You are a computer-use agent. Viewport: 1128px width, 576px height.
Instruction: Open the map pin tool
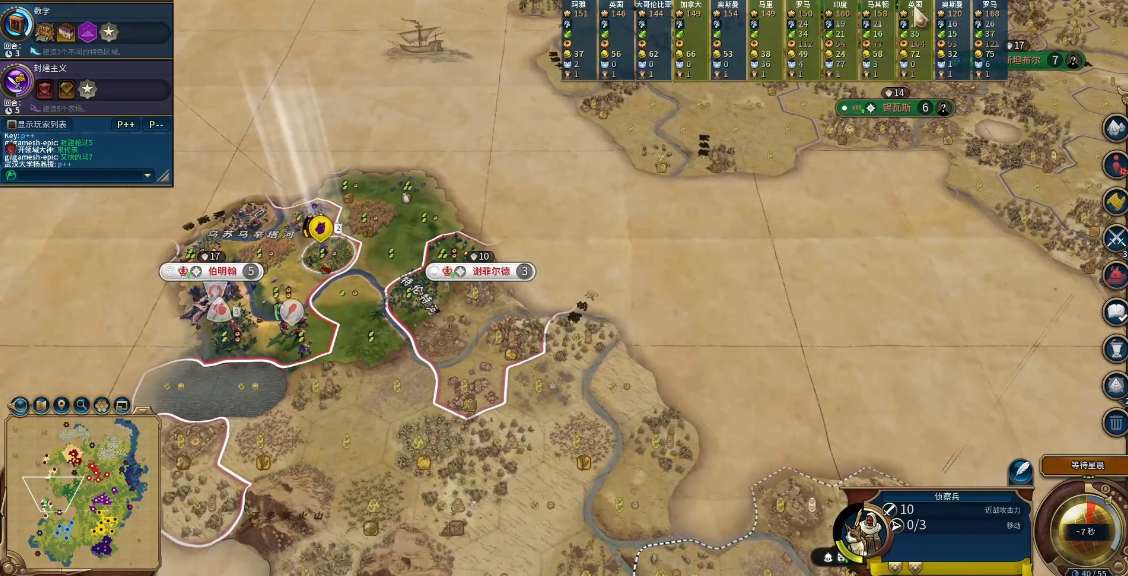point(62,405)
